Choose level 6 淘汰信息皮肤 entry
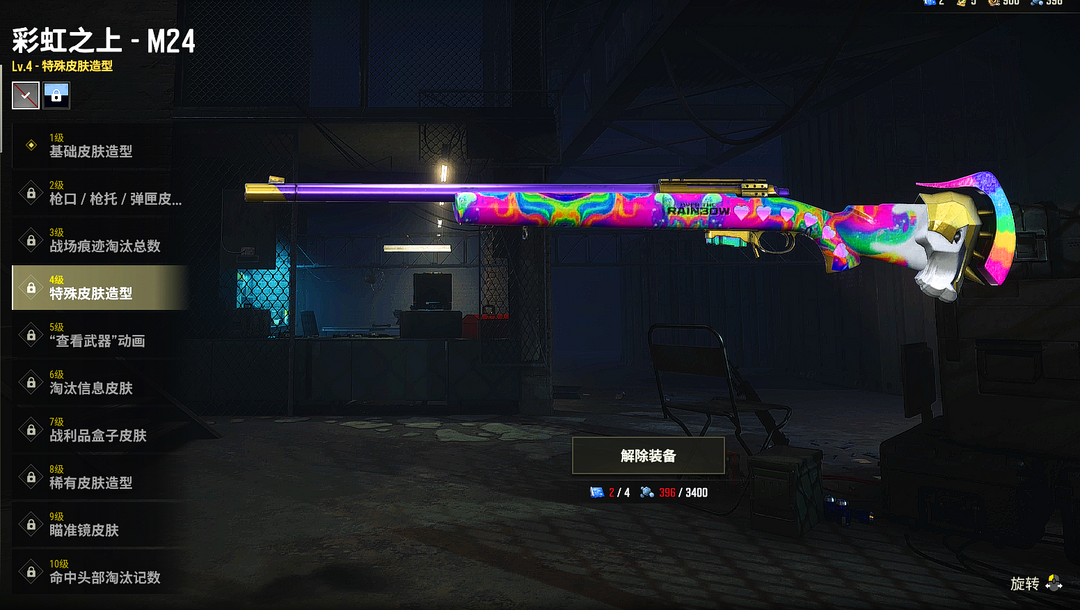Viewport: 1080px width, 610px height. click(98, 382)
